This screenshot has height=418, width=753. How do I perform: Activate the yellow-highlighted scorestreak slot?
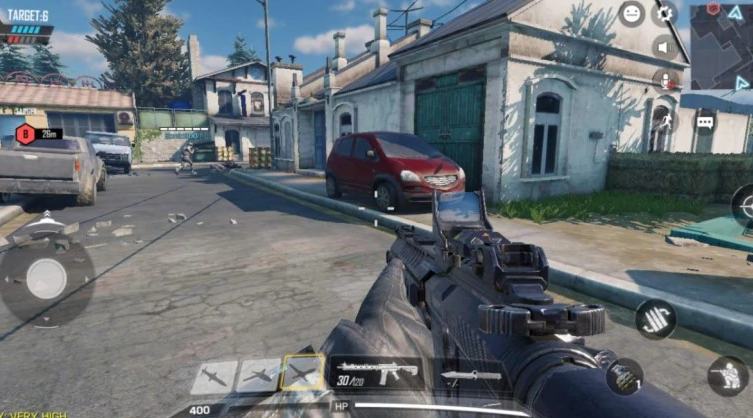pos(302,374)
